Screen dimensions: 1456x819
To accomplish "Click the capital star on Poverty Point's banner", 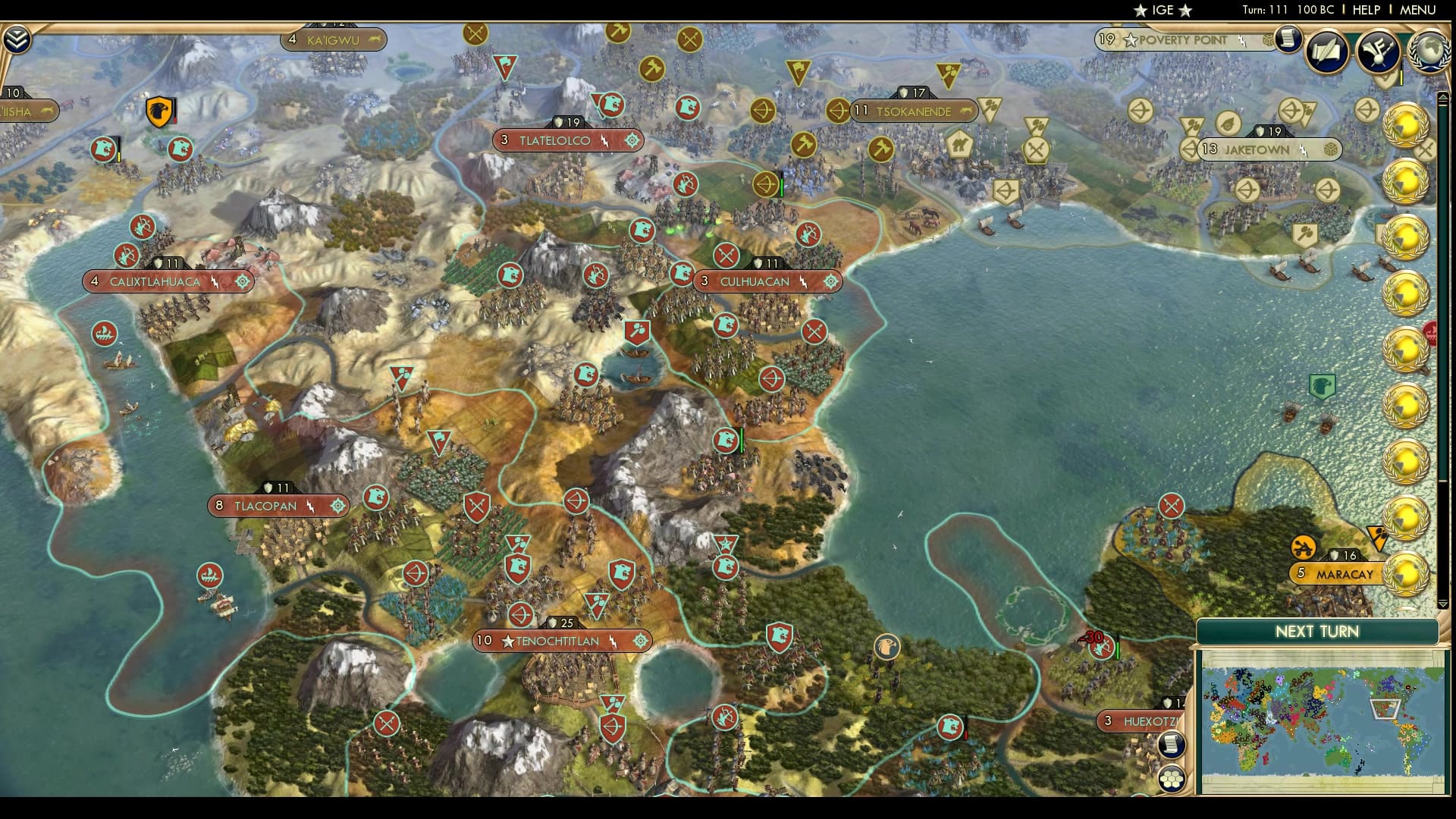I will click(1131, 39).
